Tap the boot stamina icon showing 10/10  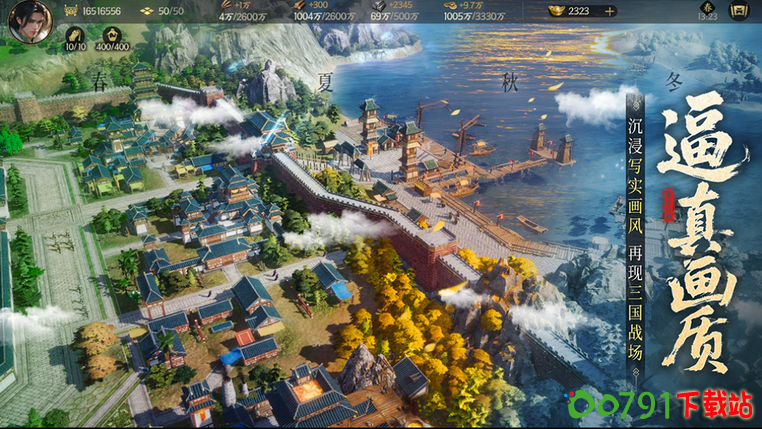(x=75, y=34)
